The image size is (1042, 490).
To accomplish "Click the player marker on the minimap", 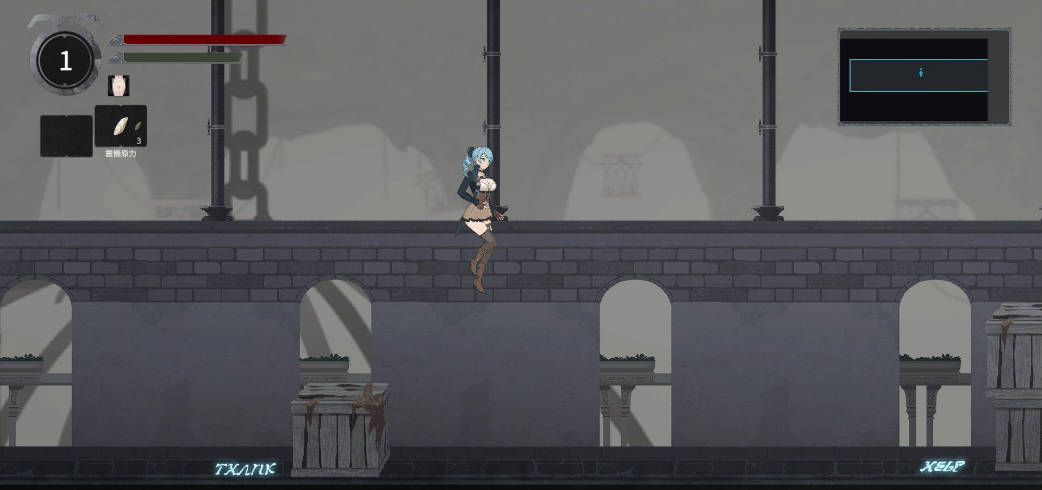I will click(x=920, y=73).
